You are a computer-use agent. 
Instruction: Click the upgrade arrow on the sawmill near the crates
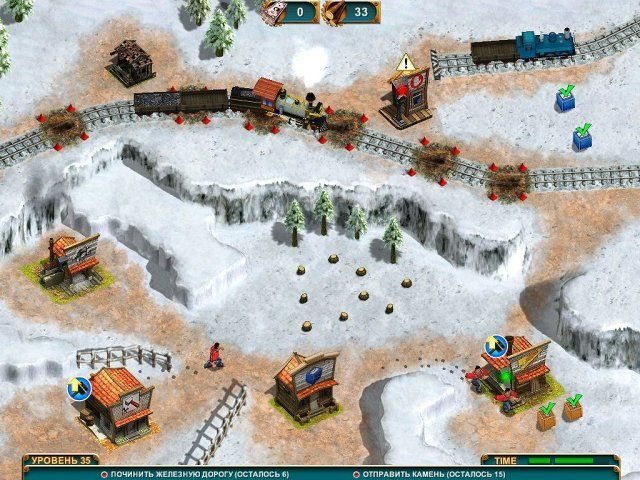(495, 346)
